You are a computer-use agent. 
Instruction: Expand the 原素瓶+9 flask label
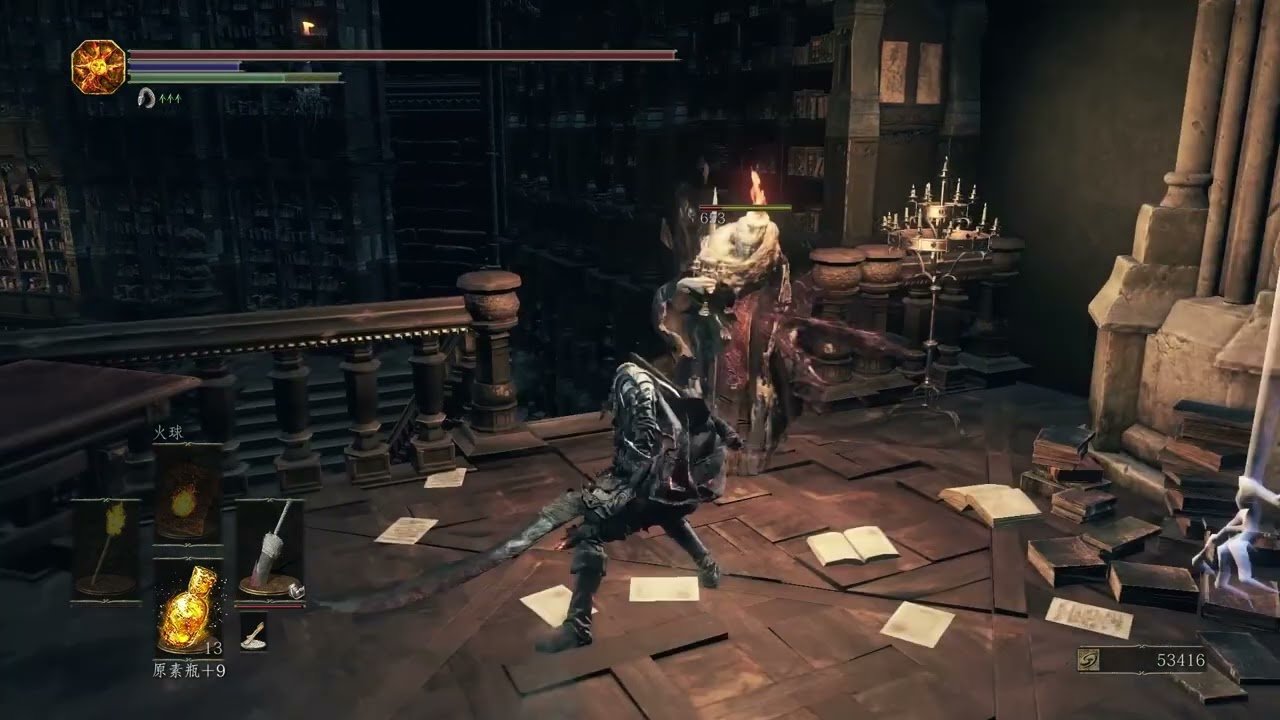[x=190, y=669]
